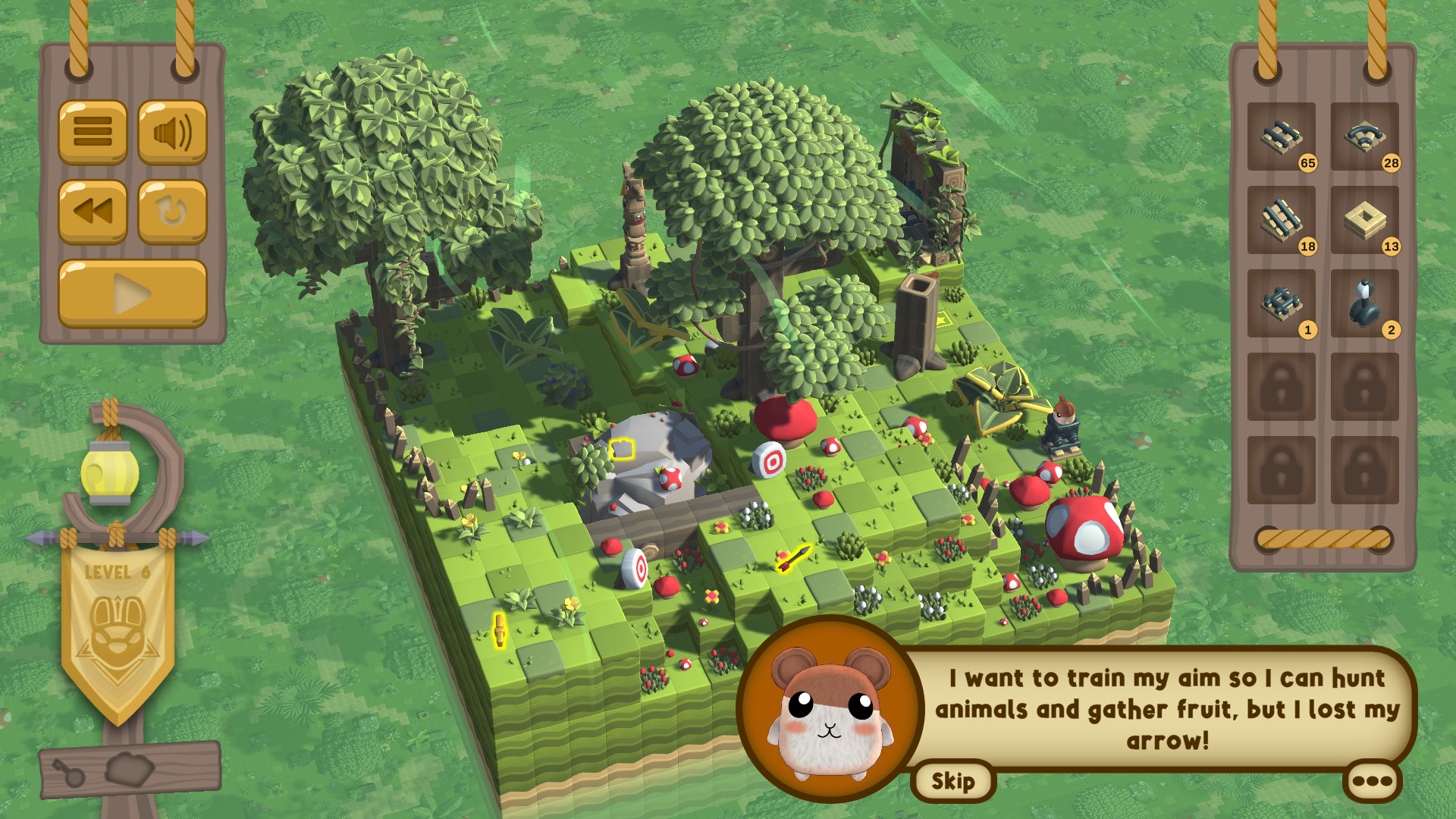Screen dimensions: 1456x819
Task: Choose the track junction piece with 1
Action: click(1282, 303)
